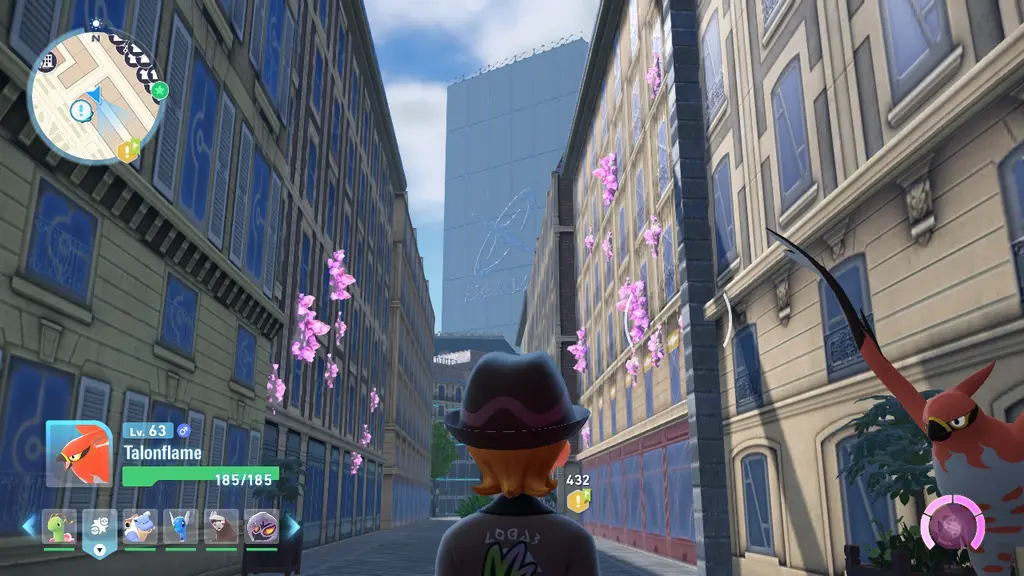Switch to Blastoise in the party bar

(x=140, y=526)
